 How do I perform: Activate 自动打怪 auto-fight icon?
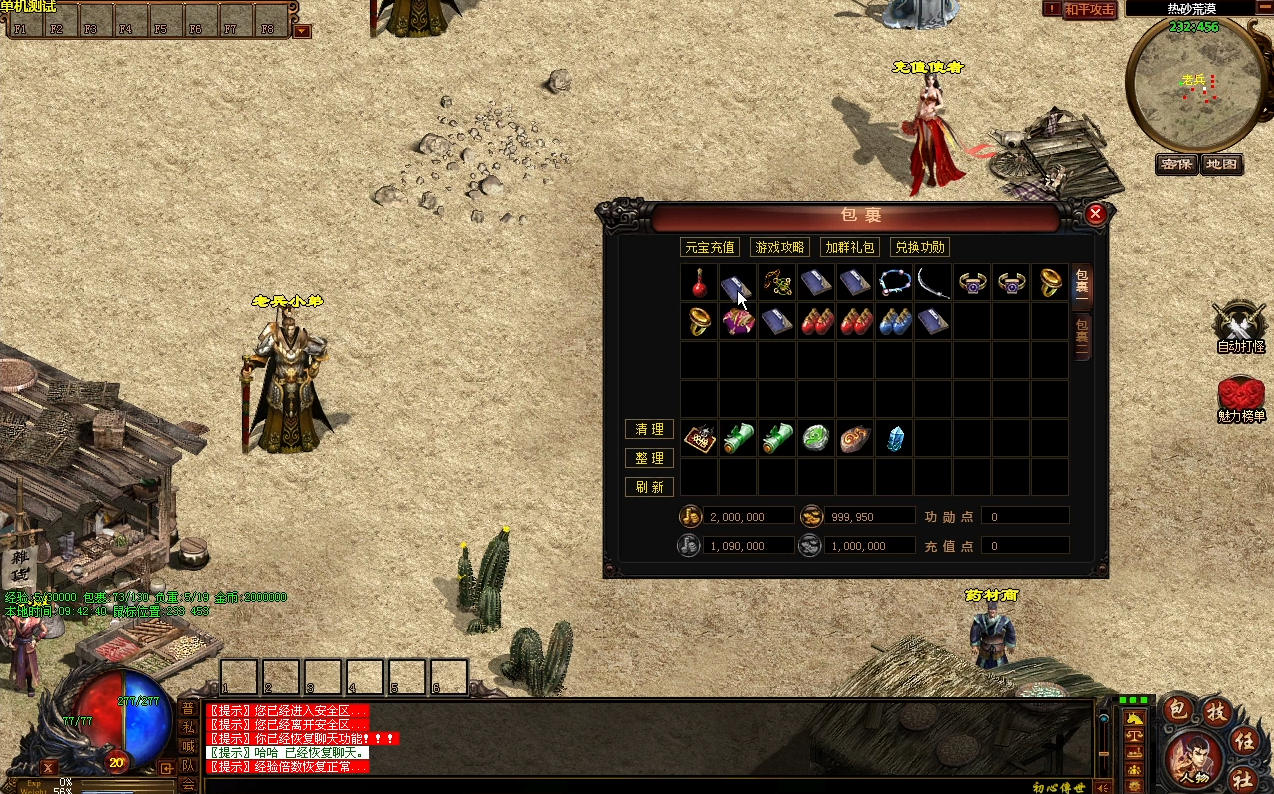tap(1240, 327)
